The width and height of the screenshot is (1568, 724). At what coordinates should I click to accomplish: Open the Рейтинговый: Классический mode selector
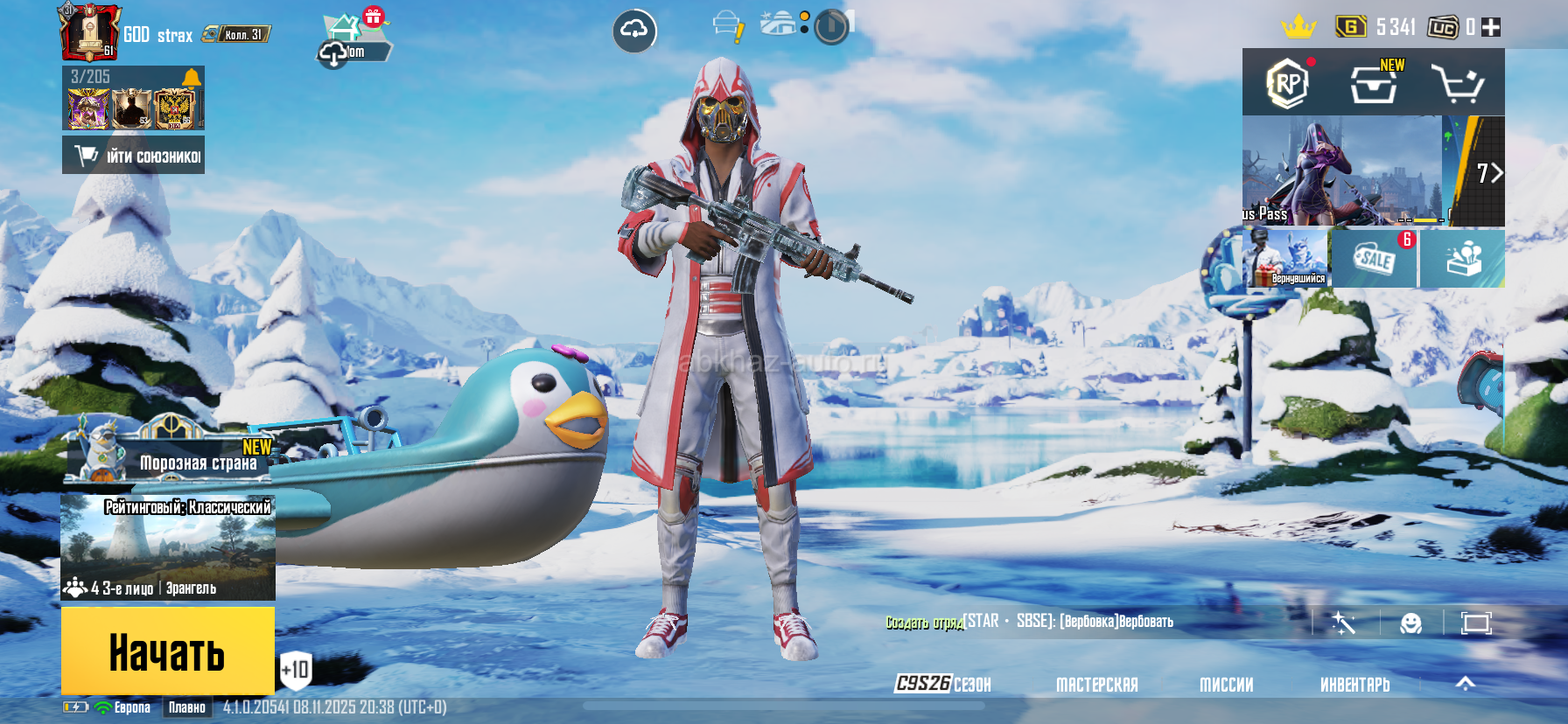[x=168, y=547]
